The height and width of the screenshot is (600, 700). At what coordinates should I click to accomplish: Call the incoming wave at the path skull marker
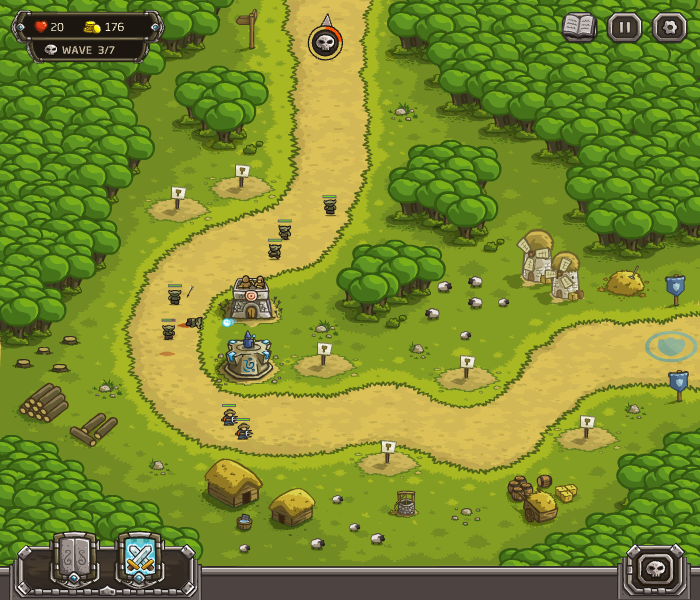(325, 43)
